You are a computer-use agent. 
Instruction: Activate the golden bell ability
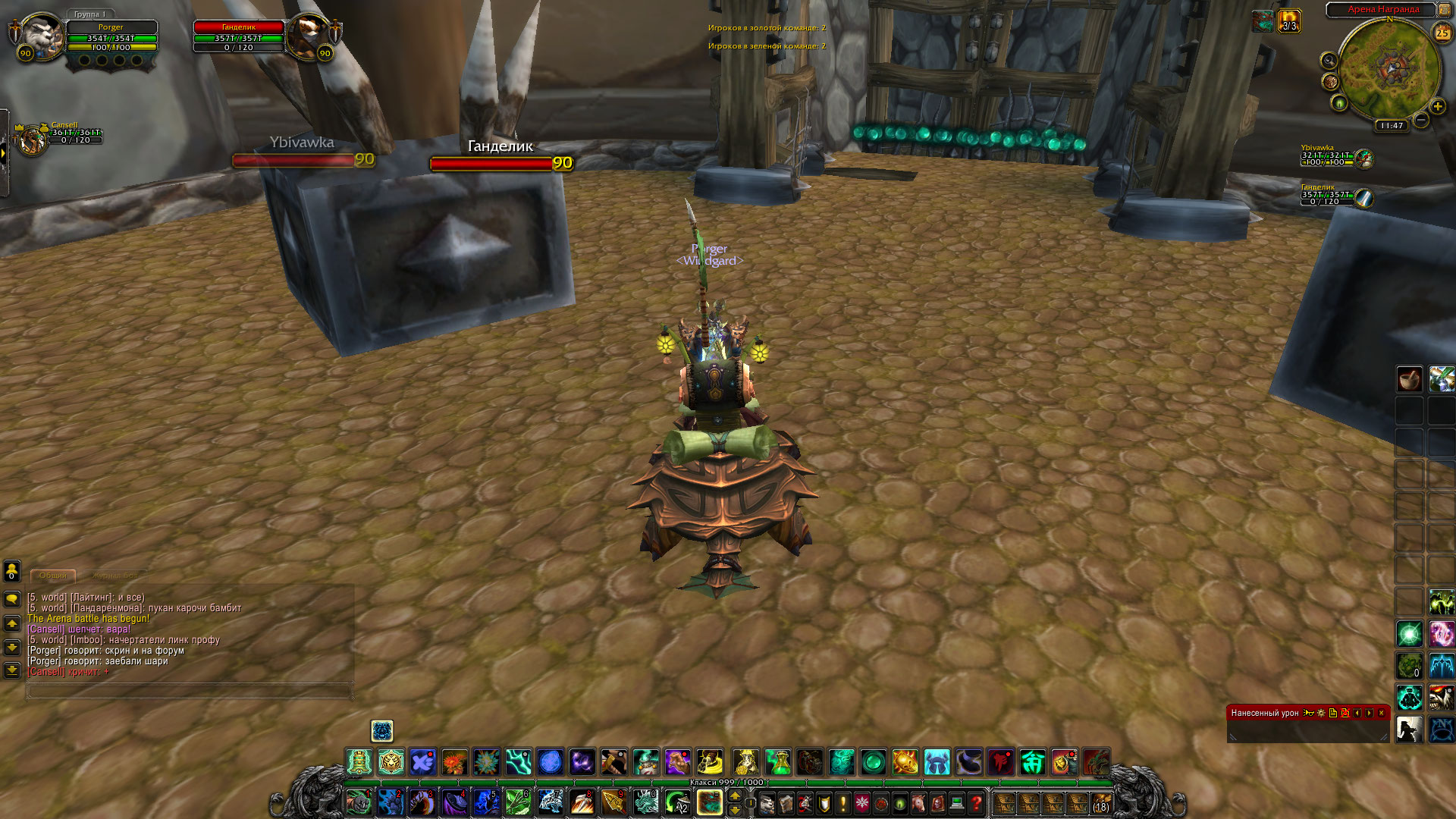(359, 761)
